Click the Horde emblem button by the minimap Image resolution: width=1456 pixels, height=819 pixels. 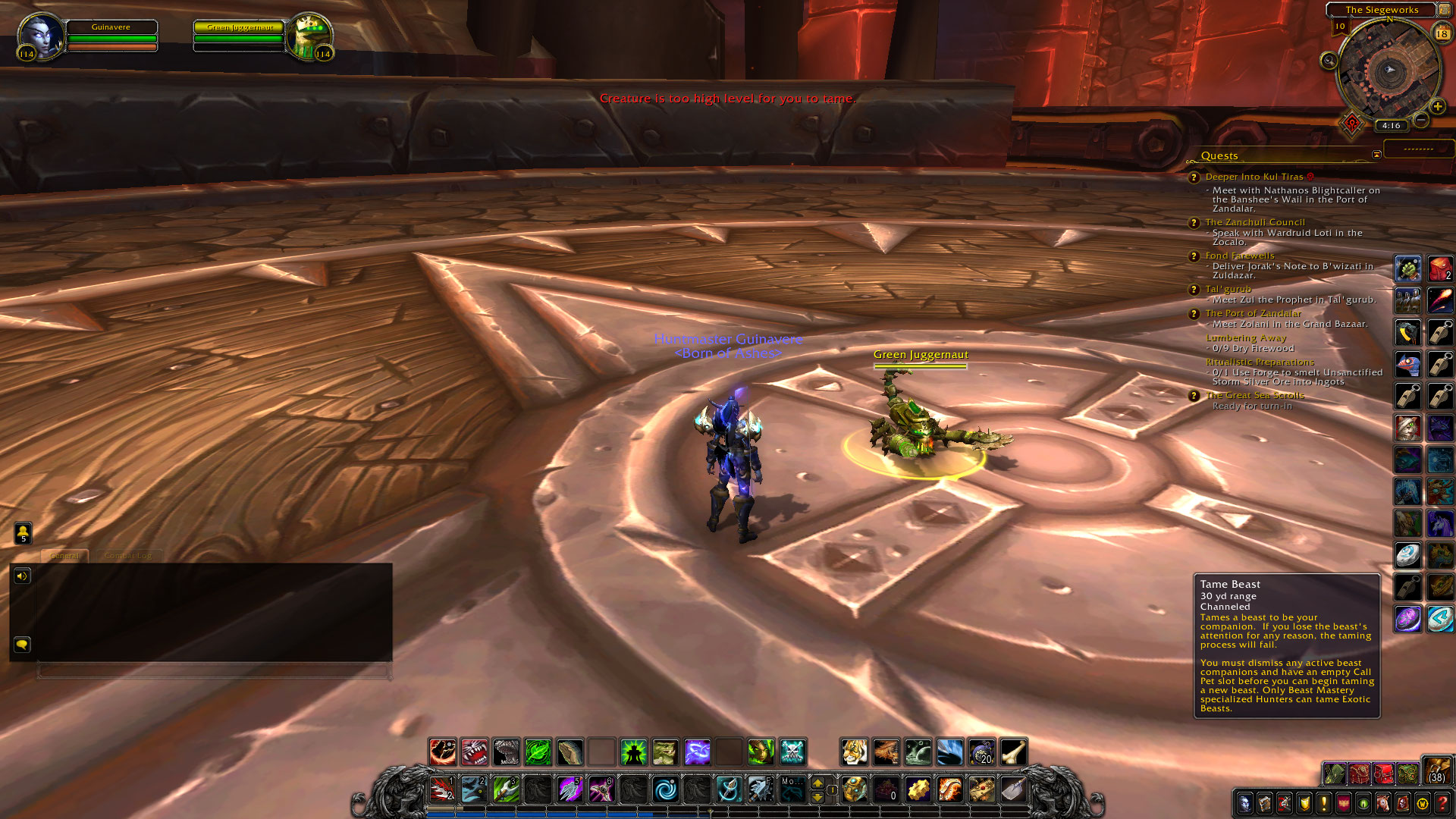pyautogui.click(x=1351, y=123)
